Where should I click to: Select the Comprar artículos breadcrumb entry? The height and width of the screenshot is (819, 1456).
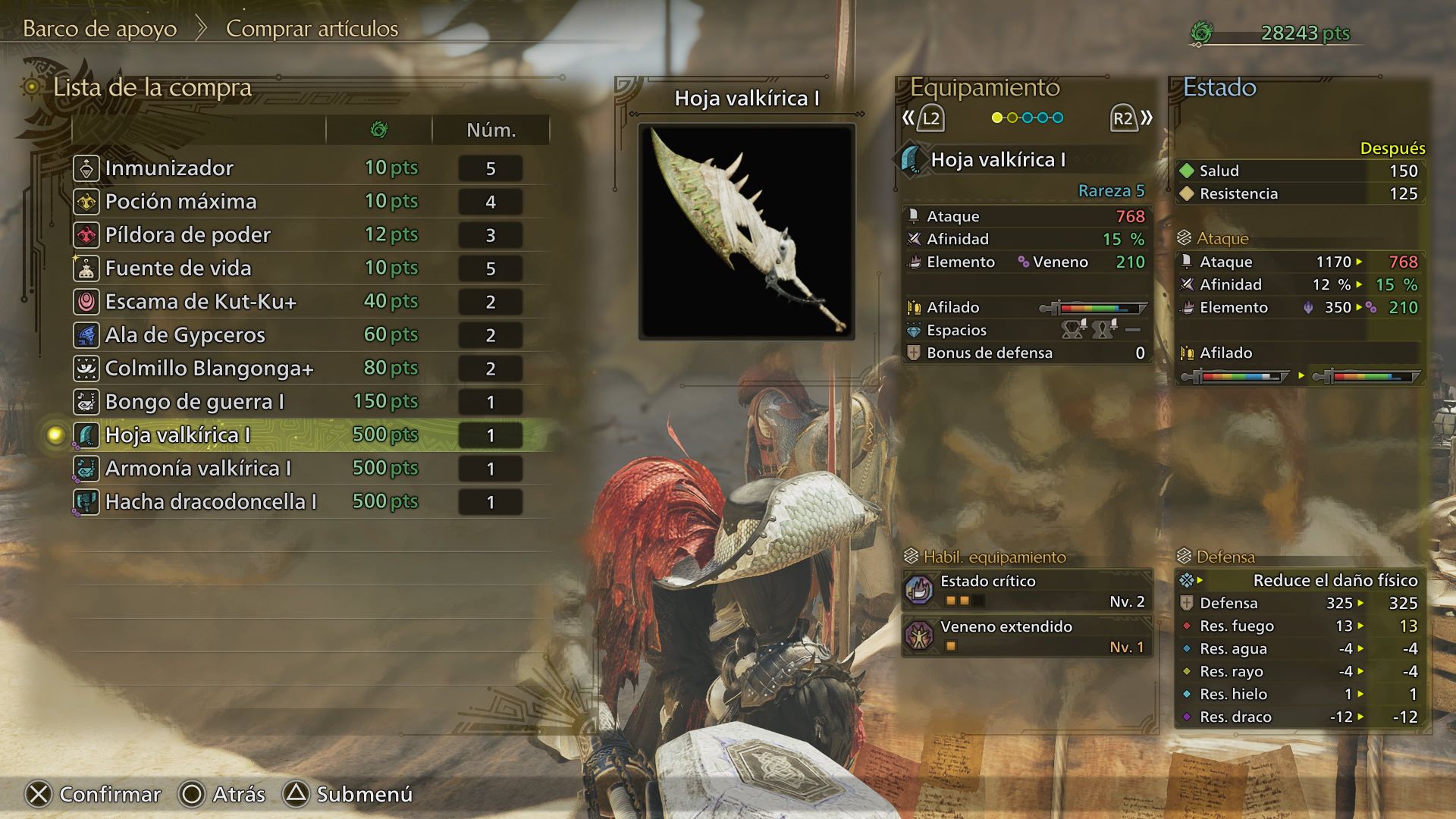pyautogui.click(x=311, y=30)
